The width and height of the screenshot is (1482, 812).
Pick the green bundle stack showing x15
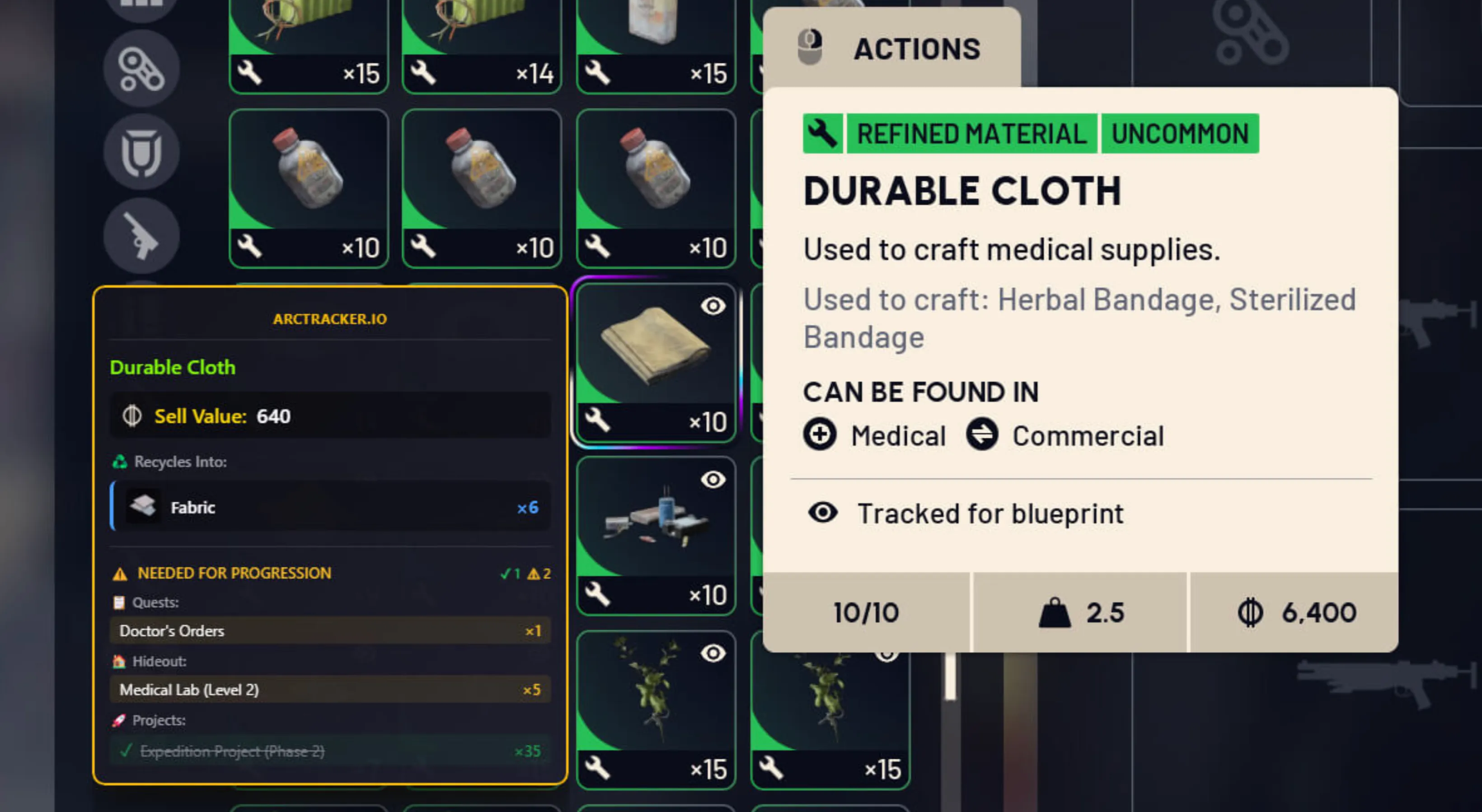(x=308, y=43)
